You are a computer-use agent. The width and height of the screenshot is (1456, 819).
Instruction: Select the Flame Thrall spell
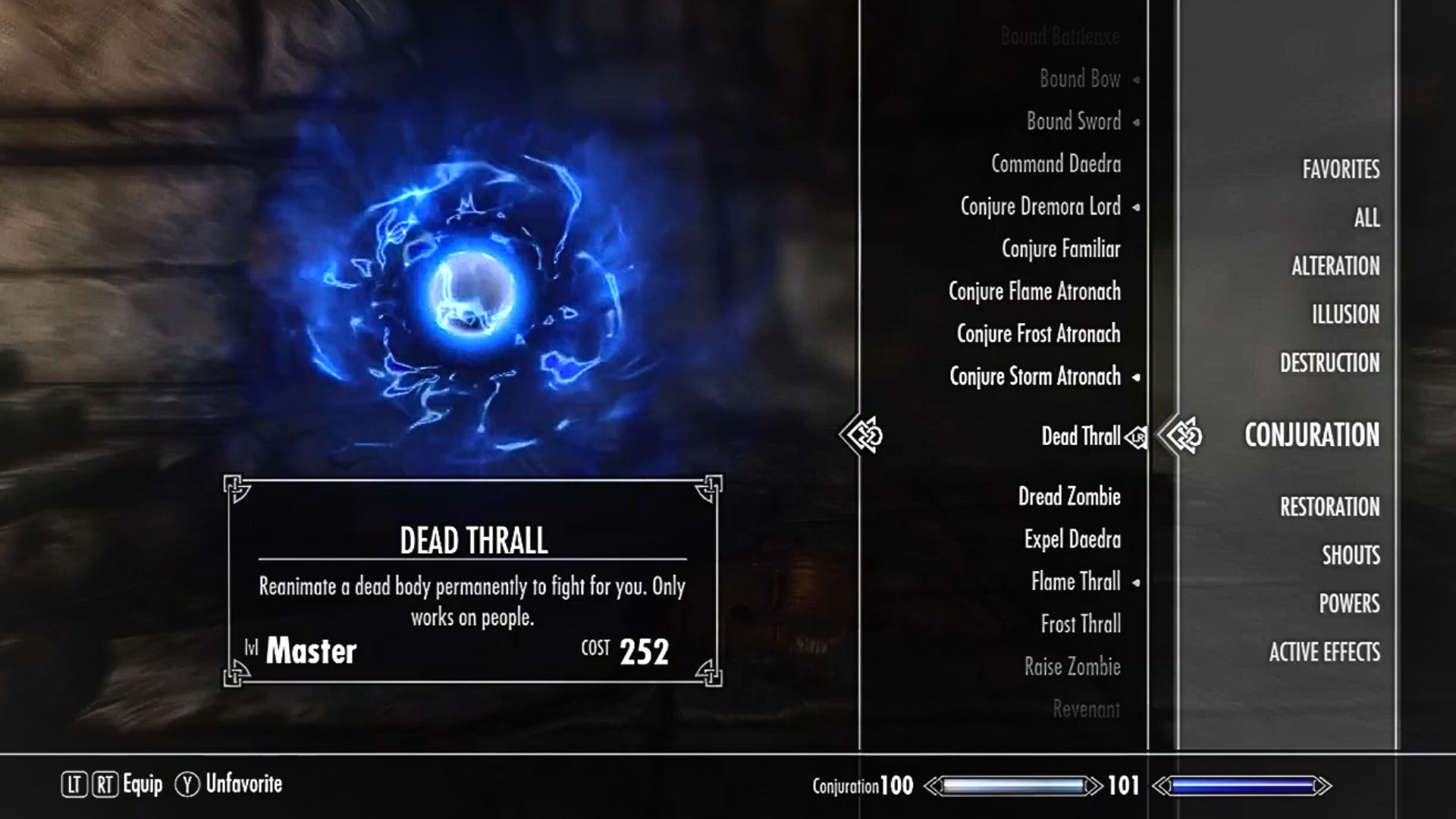[x=1075, y=582]
